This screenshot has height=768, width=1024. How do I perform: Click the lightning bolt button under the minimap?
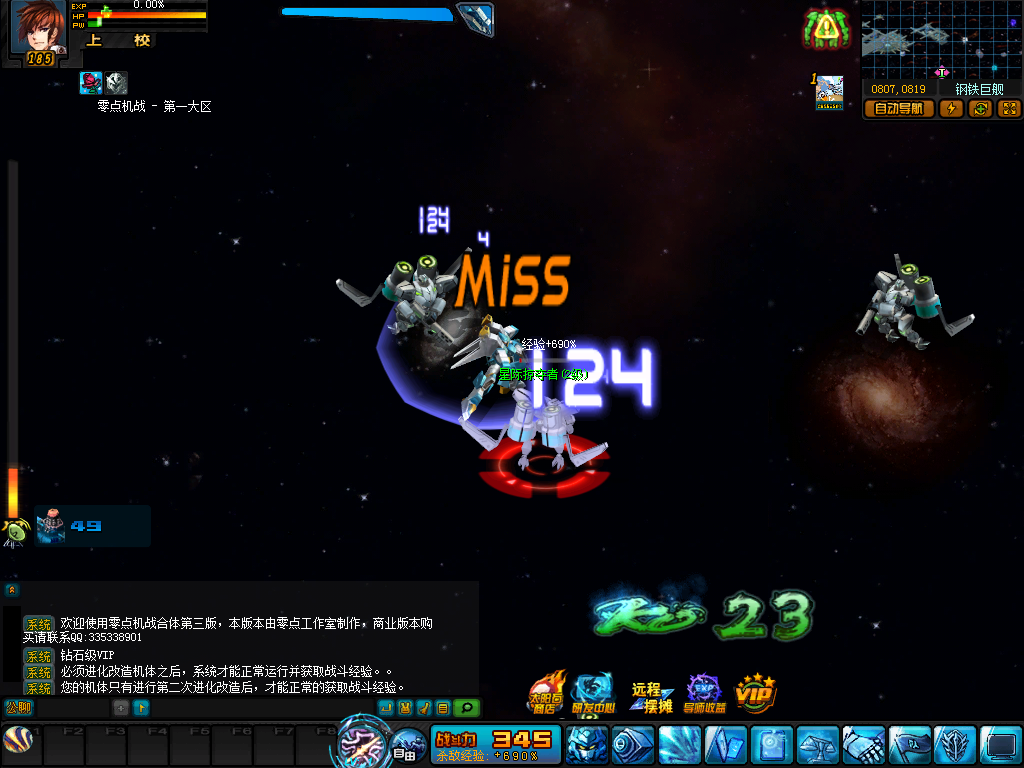(951, 109)
